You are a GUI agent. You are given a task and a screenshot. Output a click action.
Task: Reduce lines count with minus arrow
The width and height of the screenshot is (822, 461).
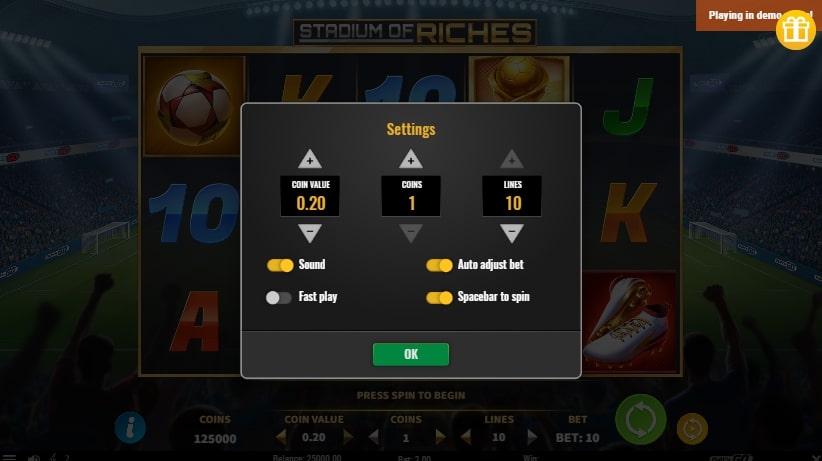[512, 233]
